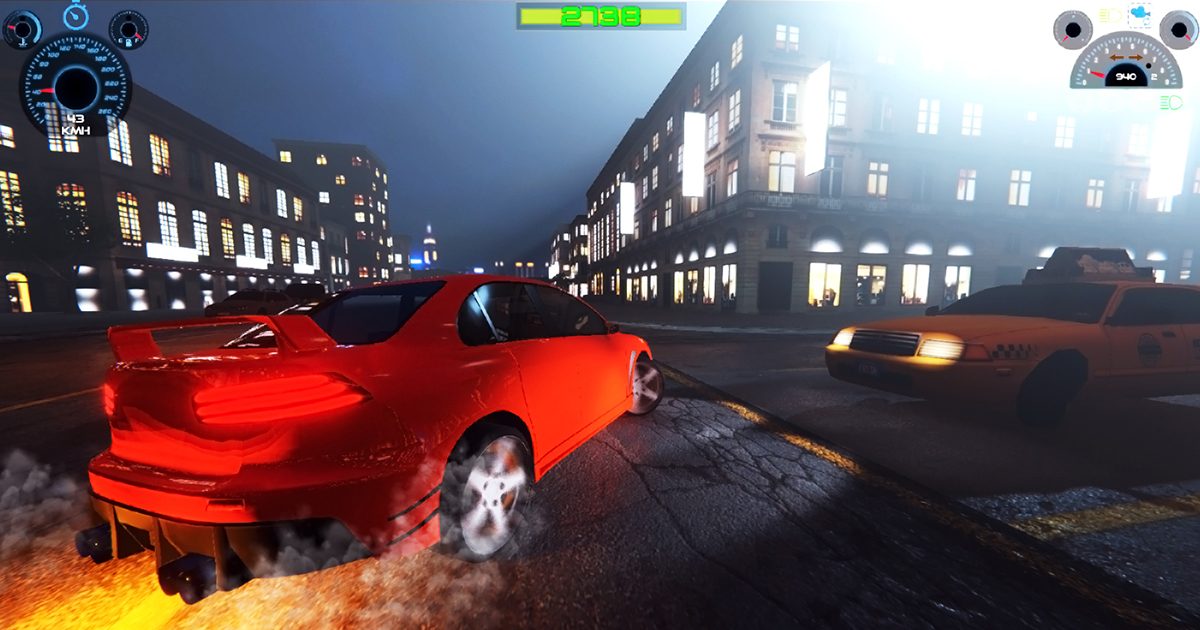The width and height of the screenshot is (1200, 630).
Task: Click the blue stopwatch icon
Action: click(x=75, y=14)
